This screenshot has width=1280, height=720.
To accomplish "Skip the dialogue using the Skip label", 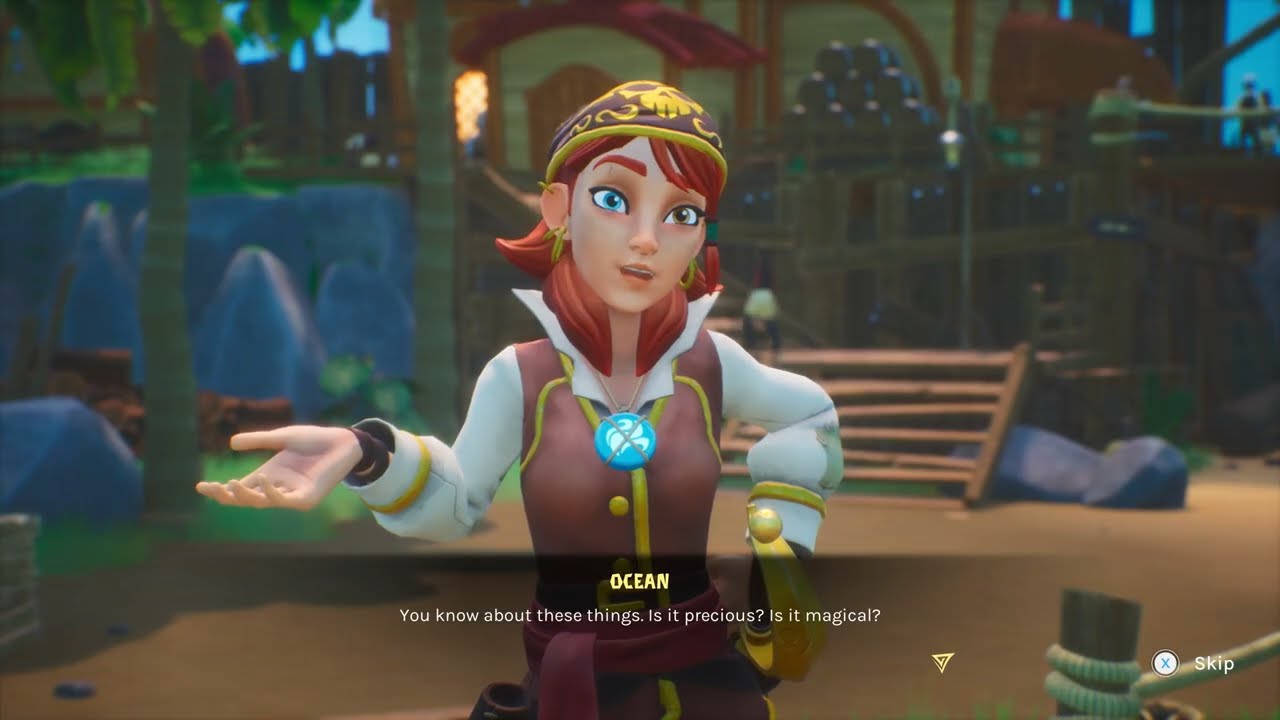I will click(1213, 664).
